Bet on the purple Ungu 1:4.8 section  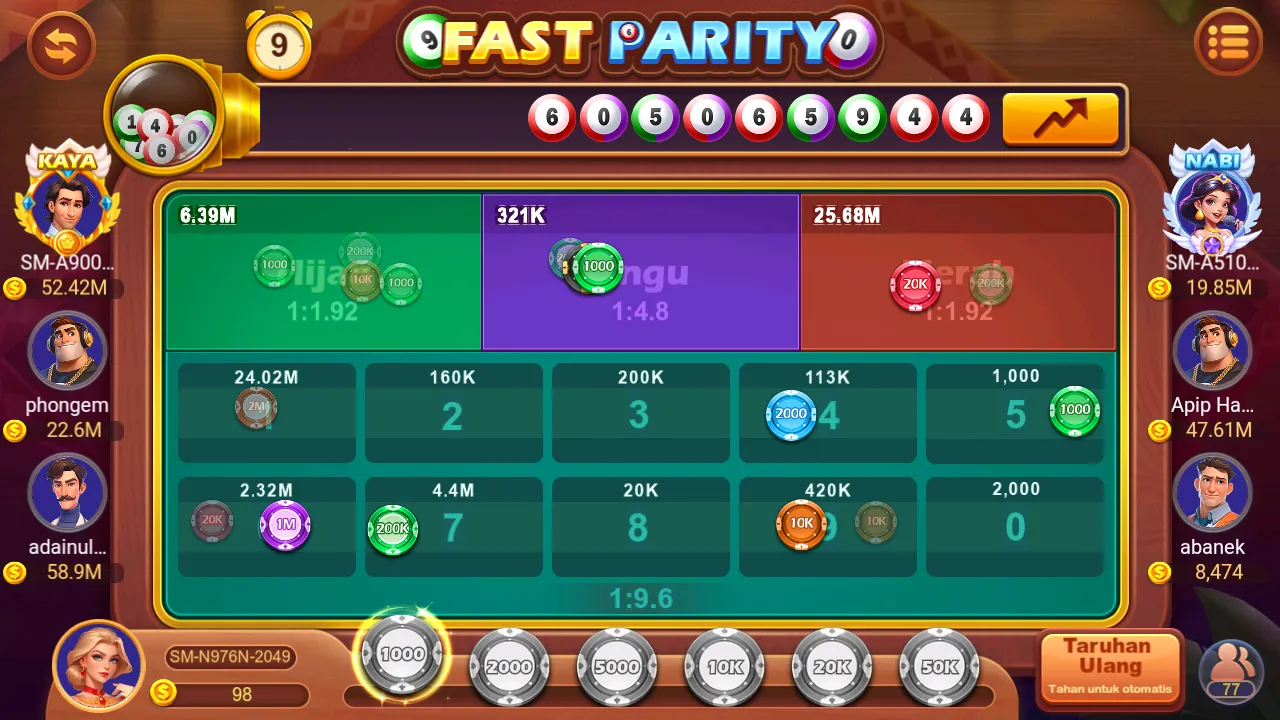click(x=640, y=270)
